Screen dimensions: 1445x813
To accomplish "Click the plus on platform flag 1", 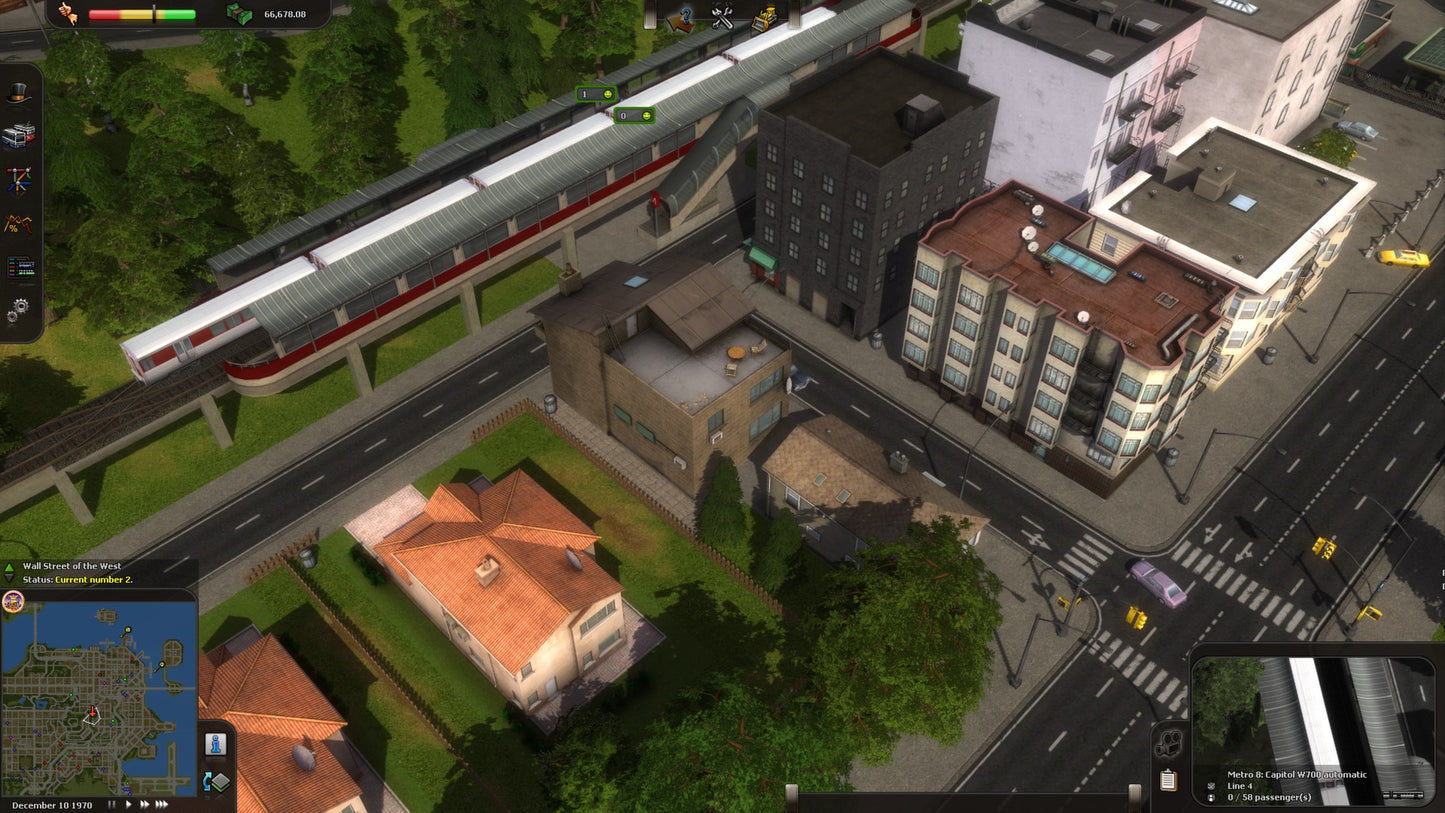I will (x=608, y=94).
